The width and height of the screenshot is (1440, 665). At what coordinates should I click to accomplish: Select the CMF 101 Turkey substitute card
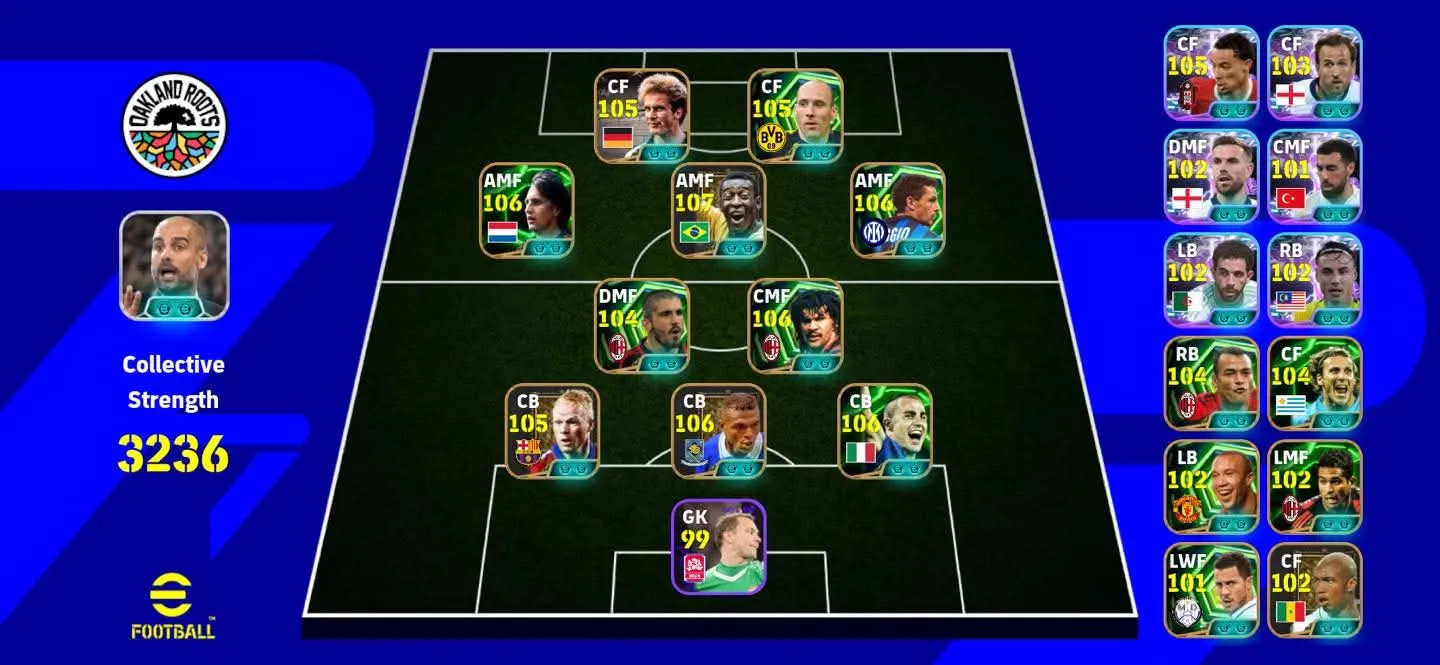(1315, 176)
